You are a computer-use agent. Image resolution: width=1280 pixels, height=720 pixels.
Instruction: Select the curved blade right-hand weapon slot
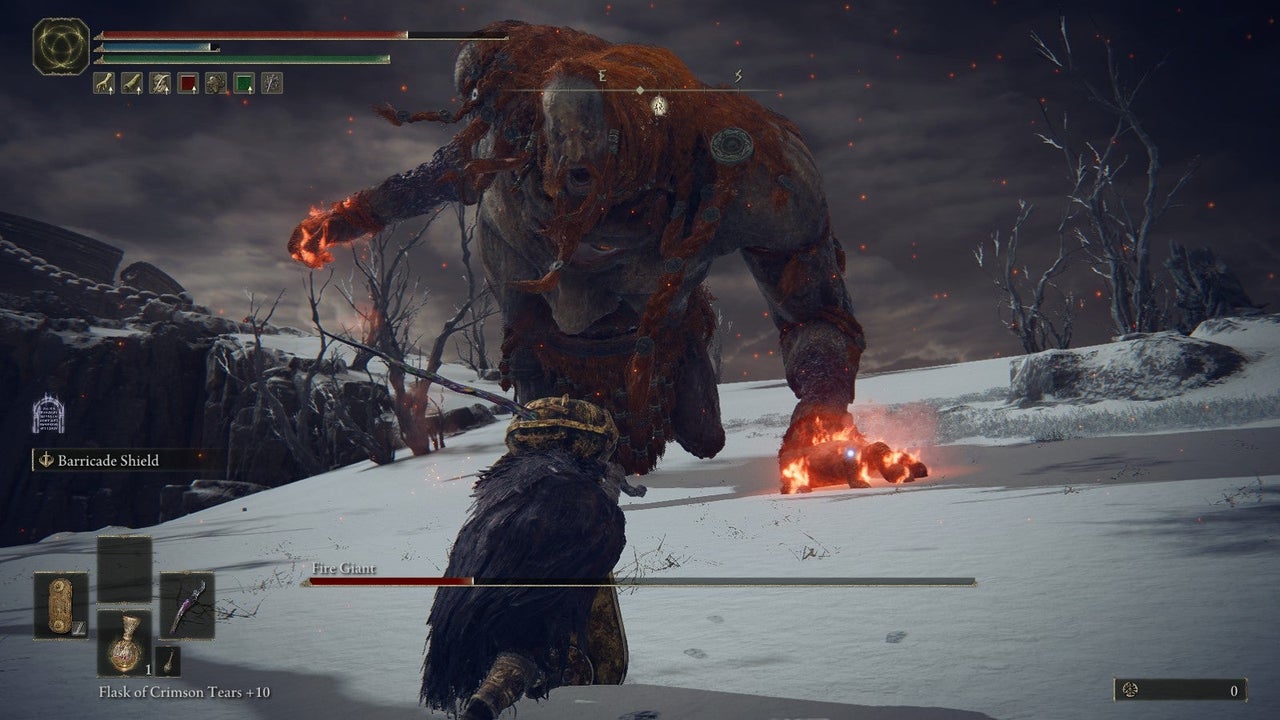click(187, 605)
